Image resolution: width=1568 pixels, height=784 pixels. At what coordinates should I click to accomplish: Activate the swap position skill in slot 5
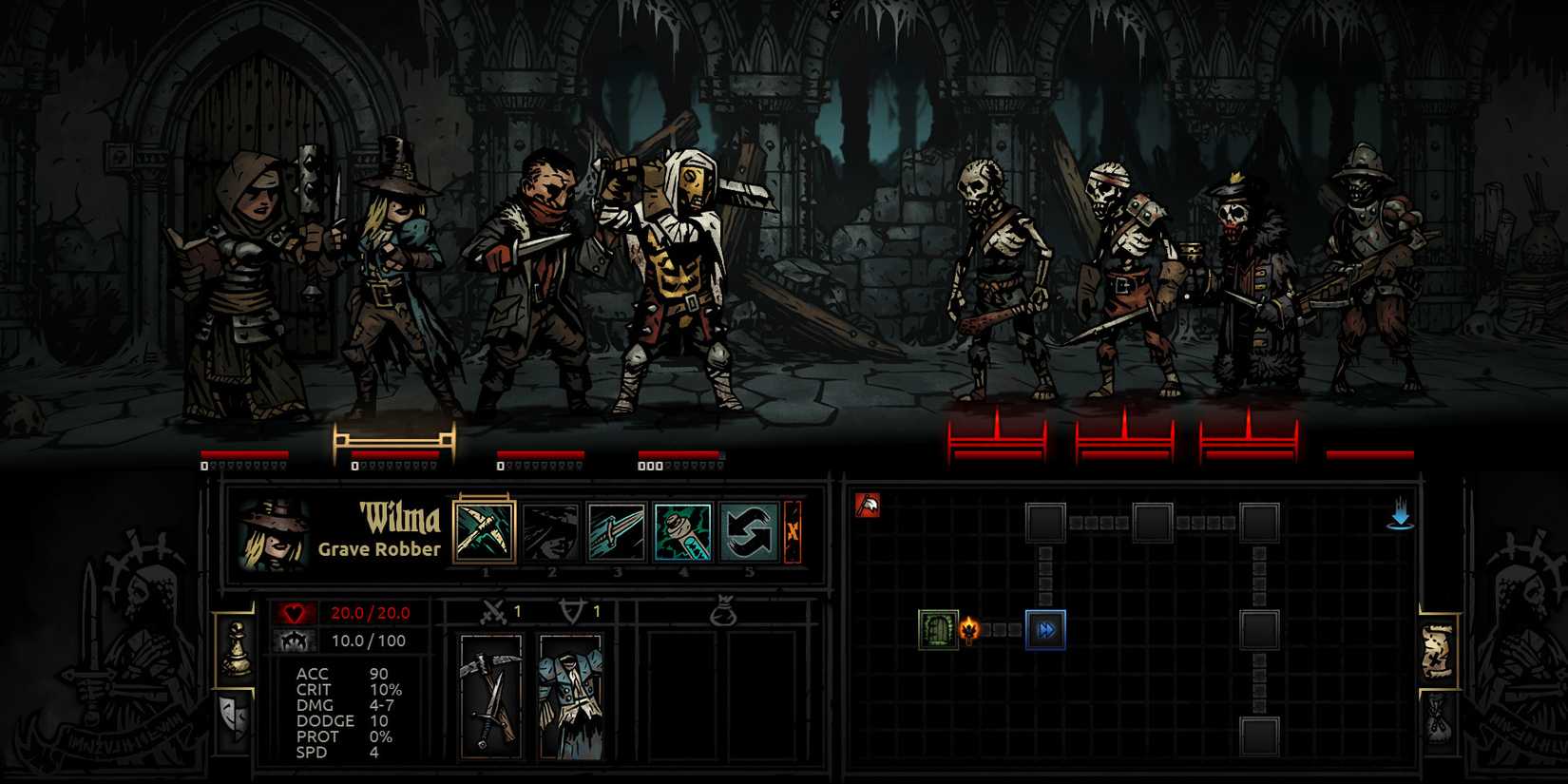(749, 531)
